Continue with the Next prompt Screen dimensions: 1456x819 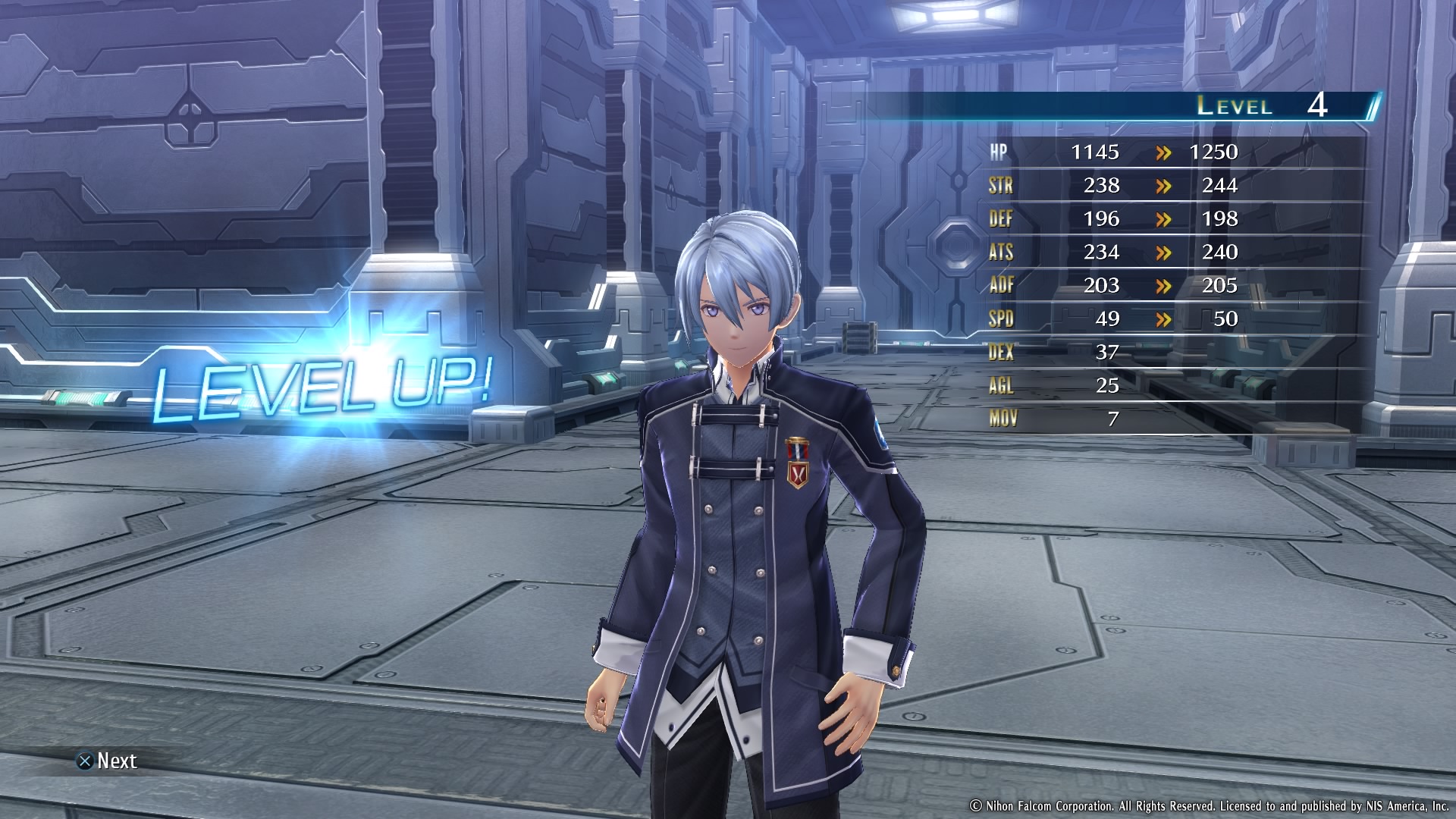click(107, 761)
